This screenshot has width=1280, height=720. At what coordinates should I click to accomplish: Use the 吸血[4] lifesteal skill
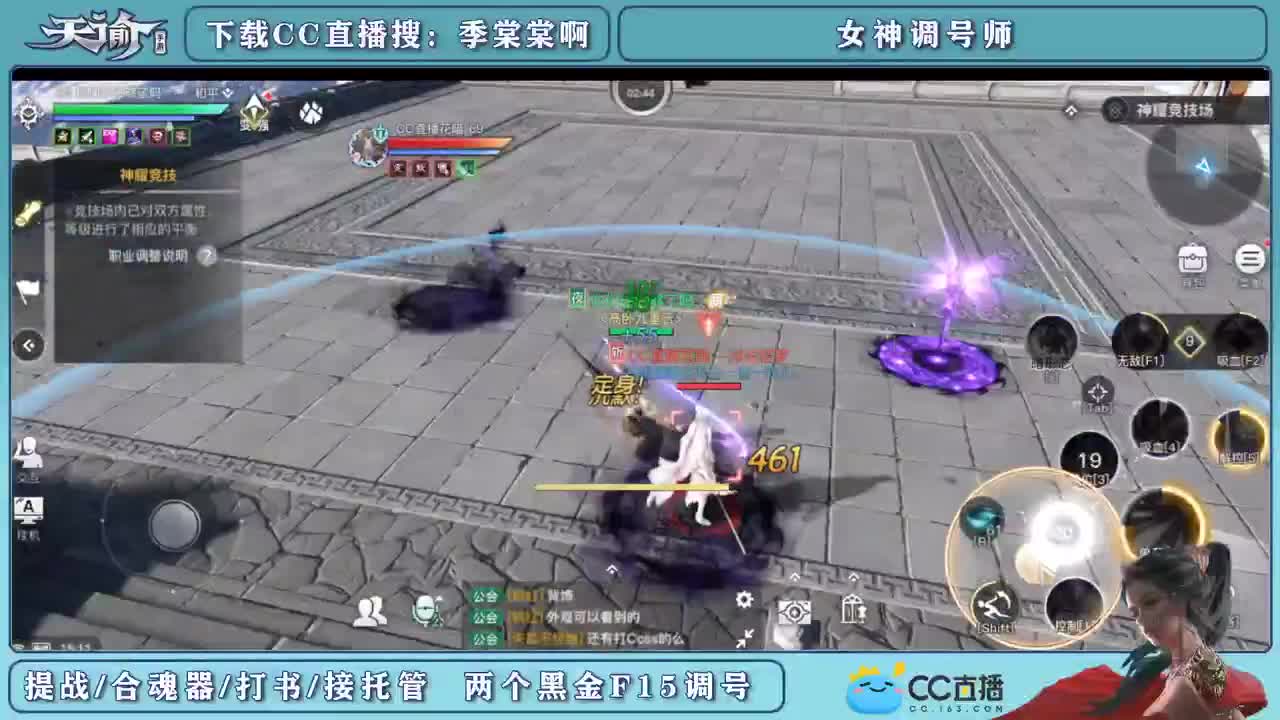coord(1161,428)
